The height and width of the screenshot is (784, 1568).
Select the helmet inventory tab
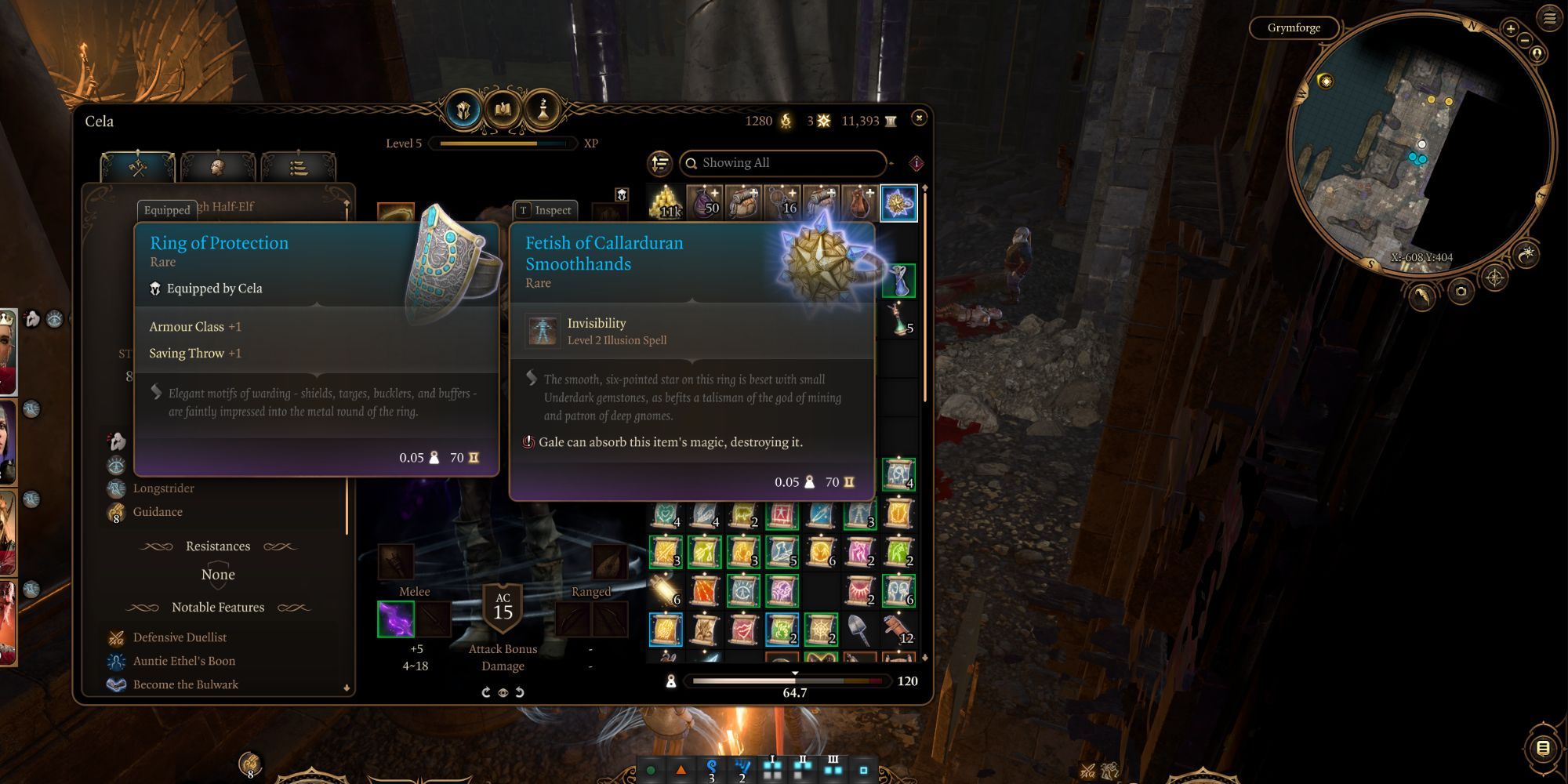tap(463, 110)
